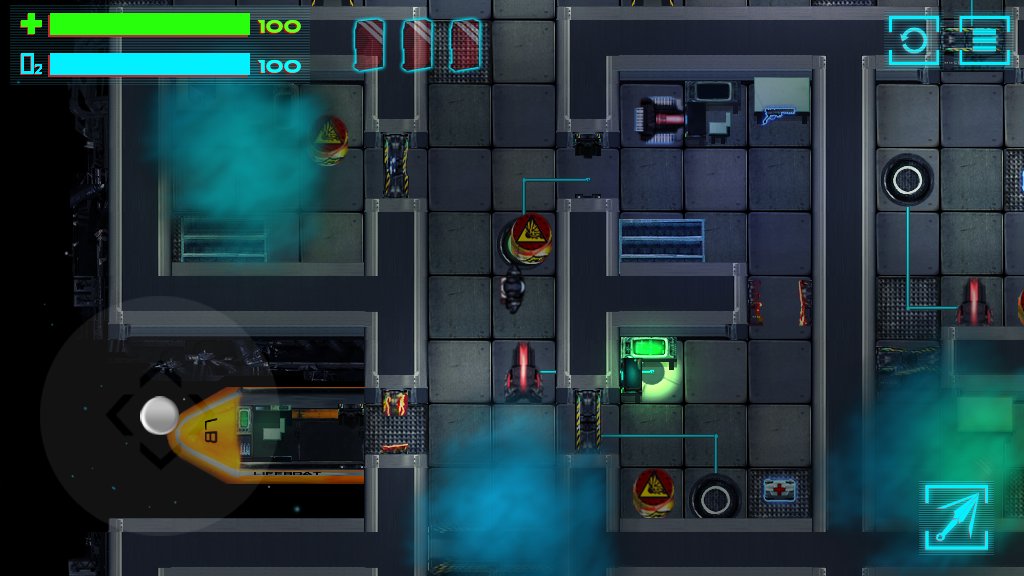Restart the level with the circular arrow button
Image resolution: width=1024 pixels, height=576 pixels.
click(x=912, y=41)
